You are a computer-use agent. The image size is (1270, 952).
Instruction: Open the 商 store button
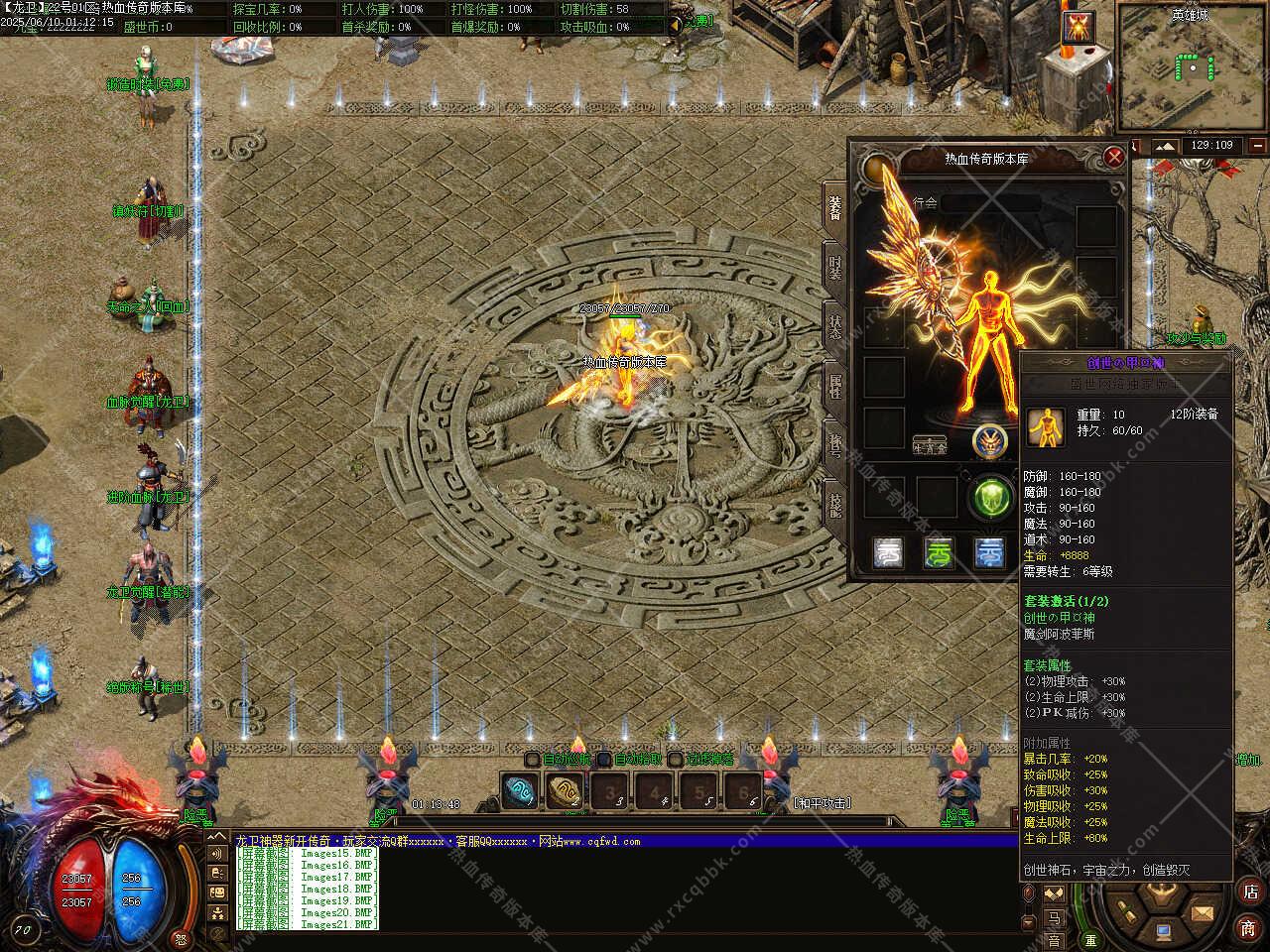tap(1248, 927)
